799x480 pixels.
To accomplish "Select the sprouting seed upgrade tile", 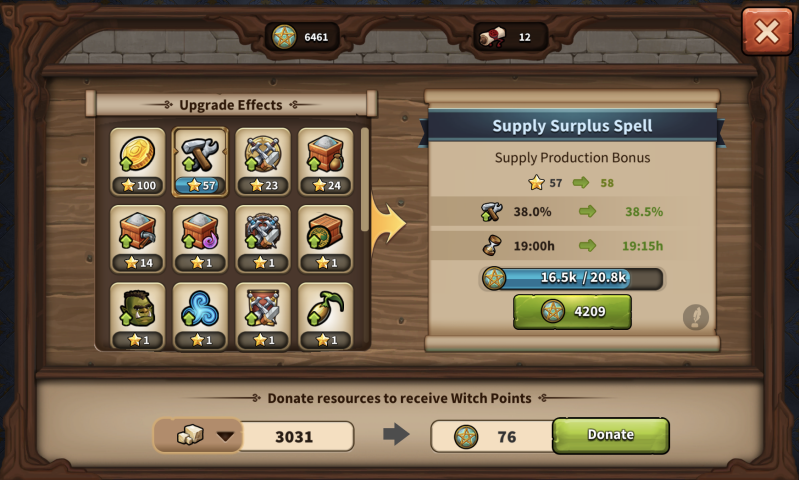I will click(x=326, y=315).
